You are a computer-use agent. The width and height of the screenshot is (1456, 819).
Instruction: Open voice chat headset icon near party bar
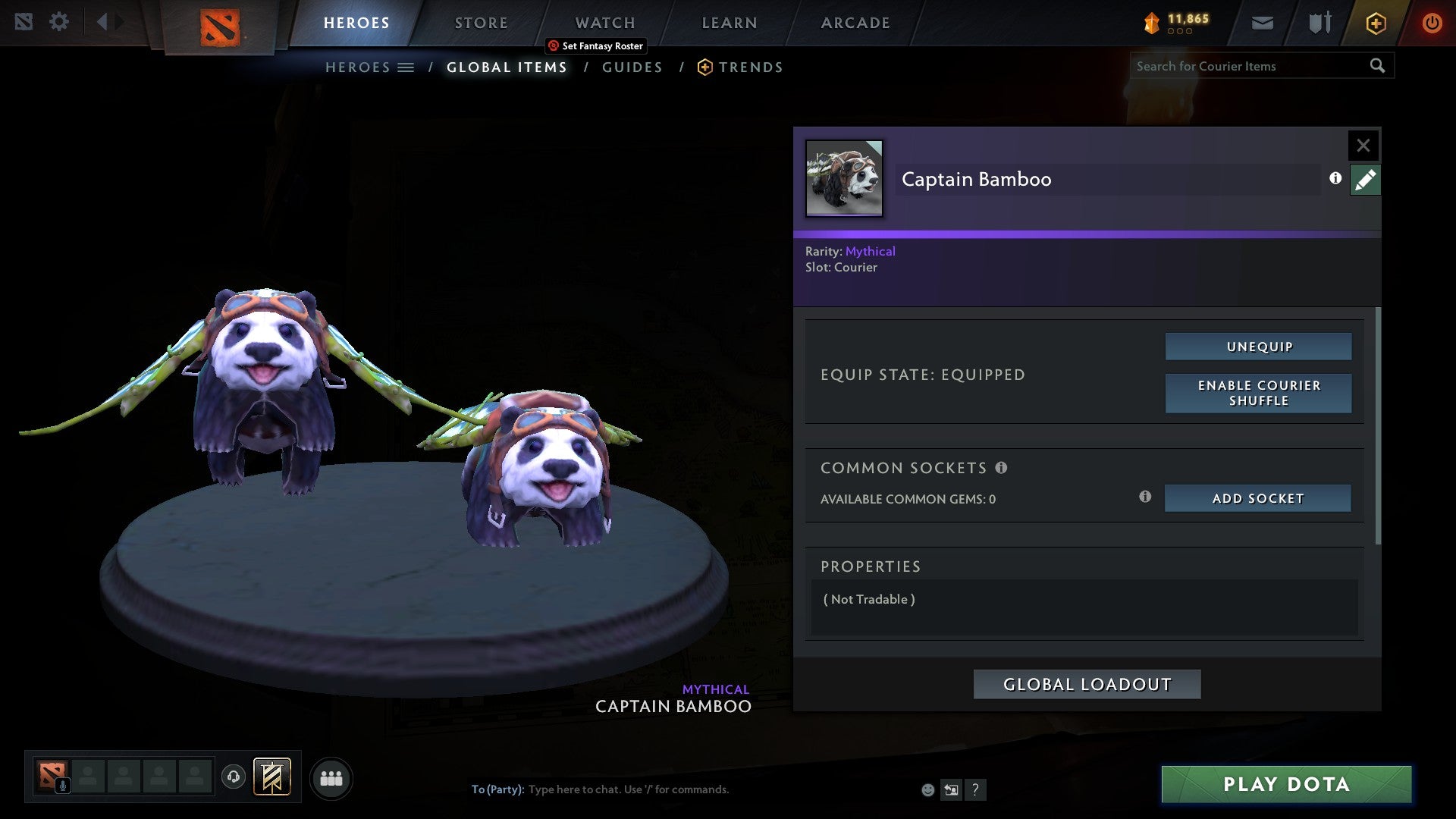tap(233, 778)
